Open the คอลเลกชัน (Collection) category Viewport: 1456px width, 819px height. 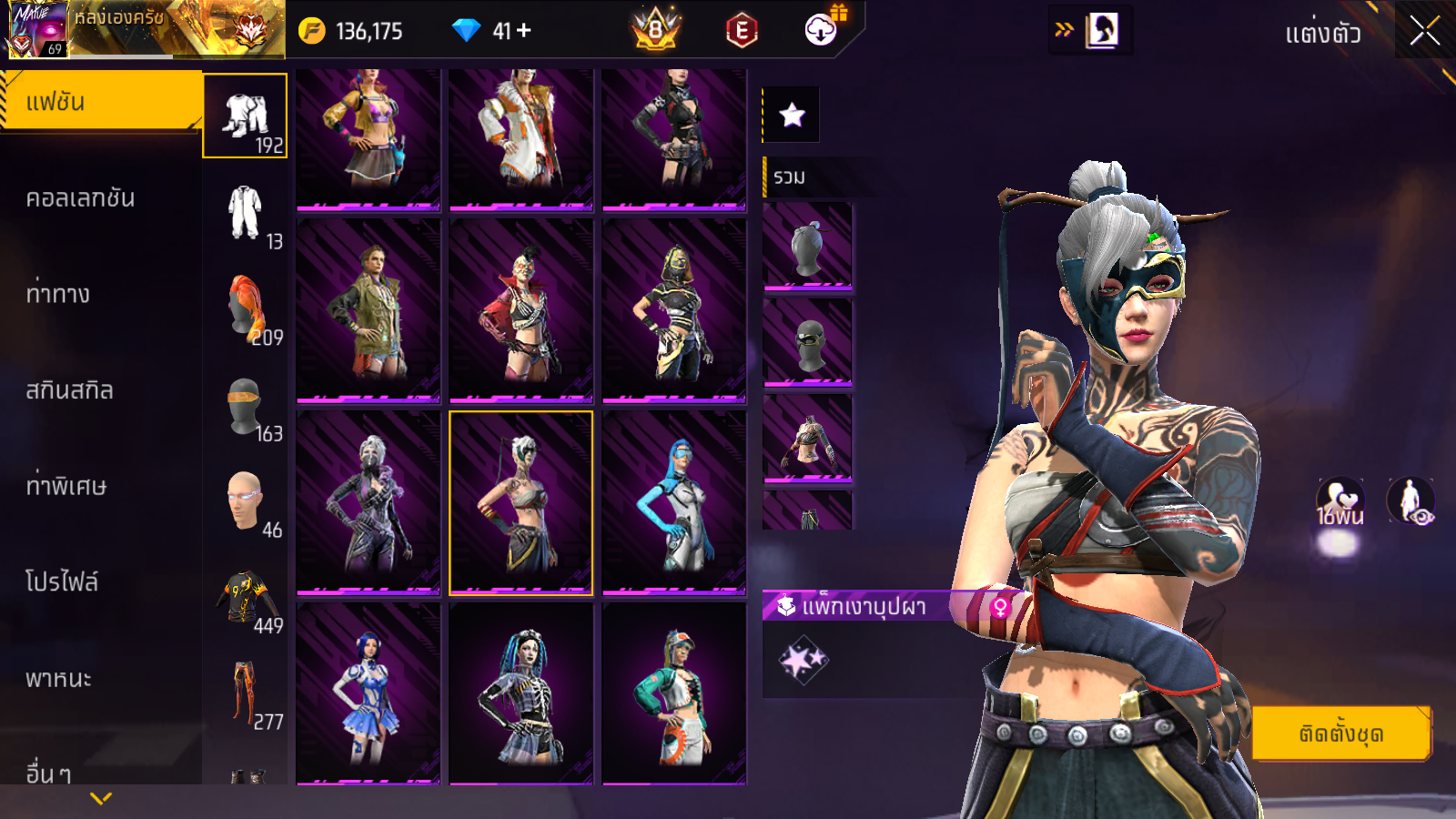(x=82, y=198)
